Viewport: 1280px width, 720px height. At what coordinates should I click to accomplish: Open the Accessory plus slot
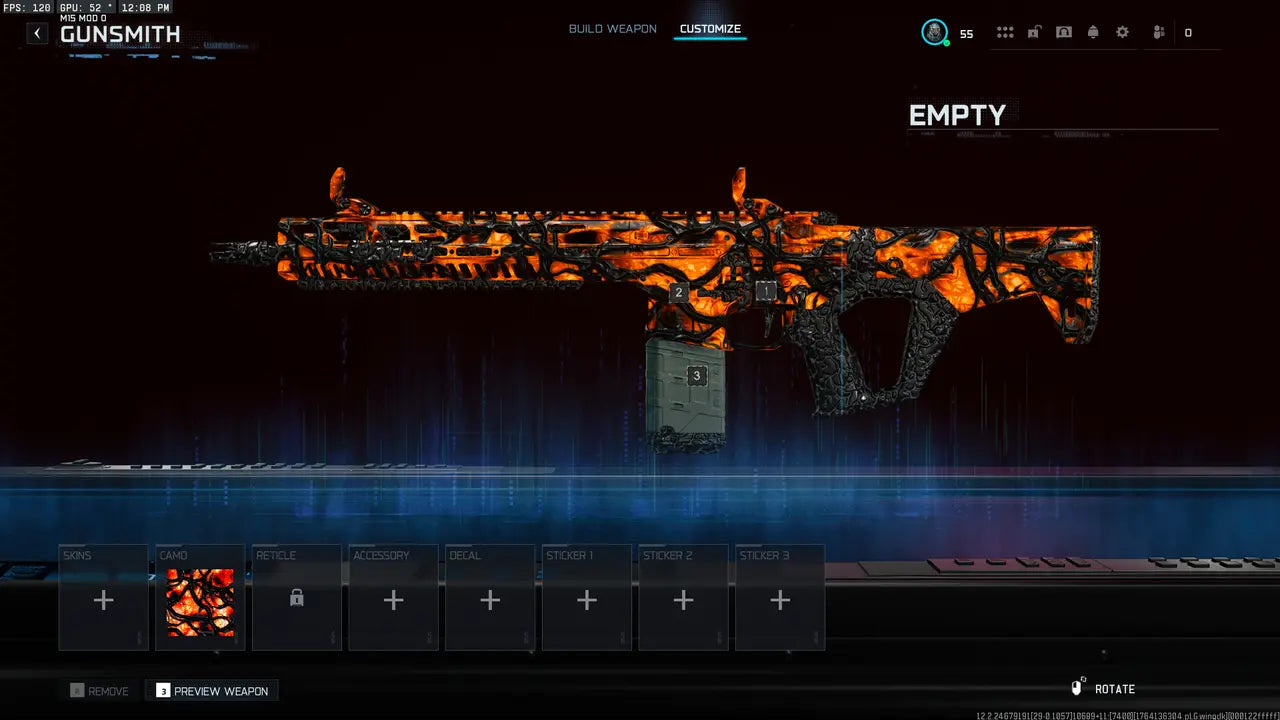click(393, 600)
